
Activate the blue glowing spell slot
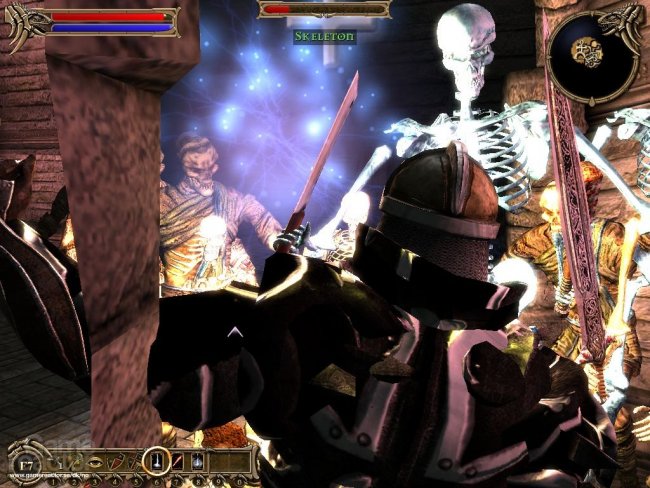tap(197, 461)
